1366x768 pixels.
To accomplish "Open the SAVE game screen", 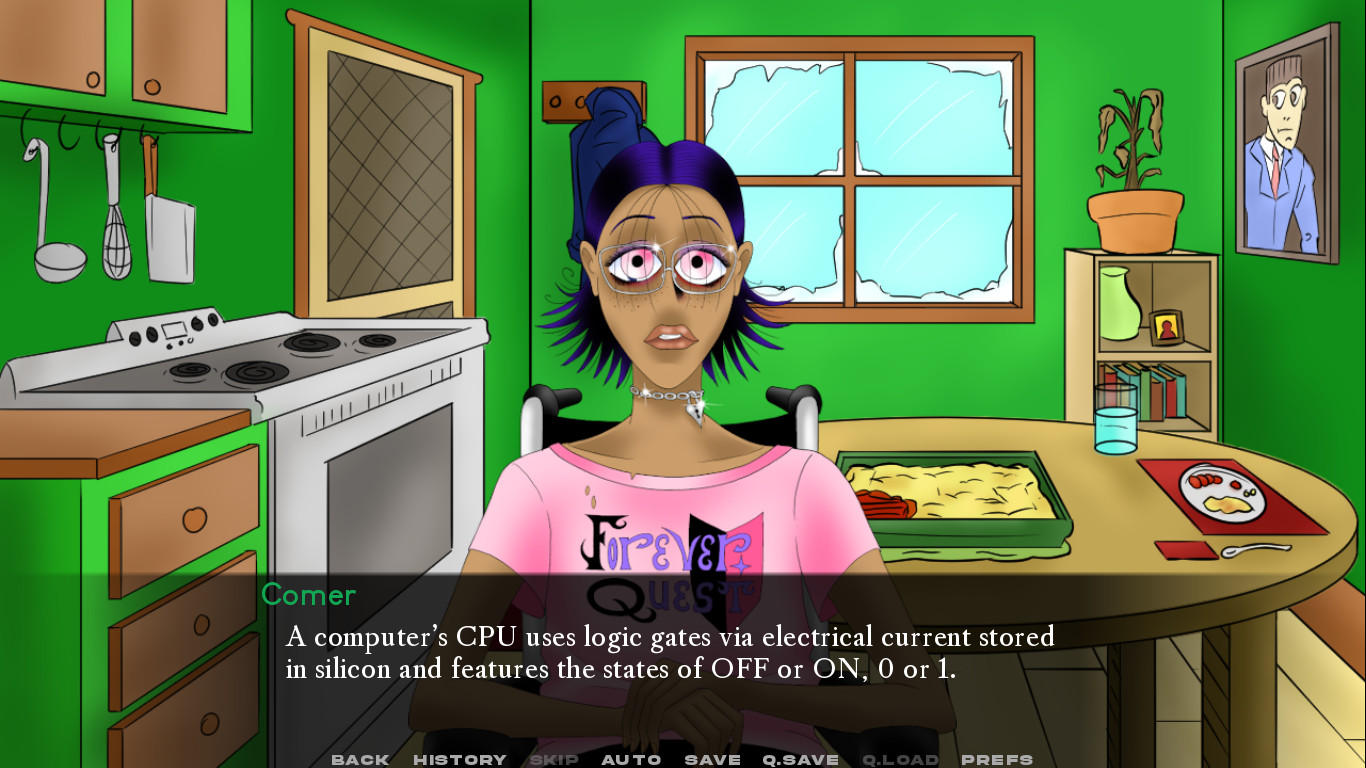I will [710, 759].
